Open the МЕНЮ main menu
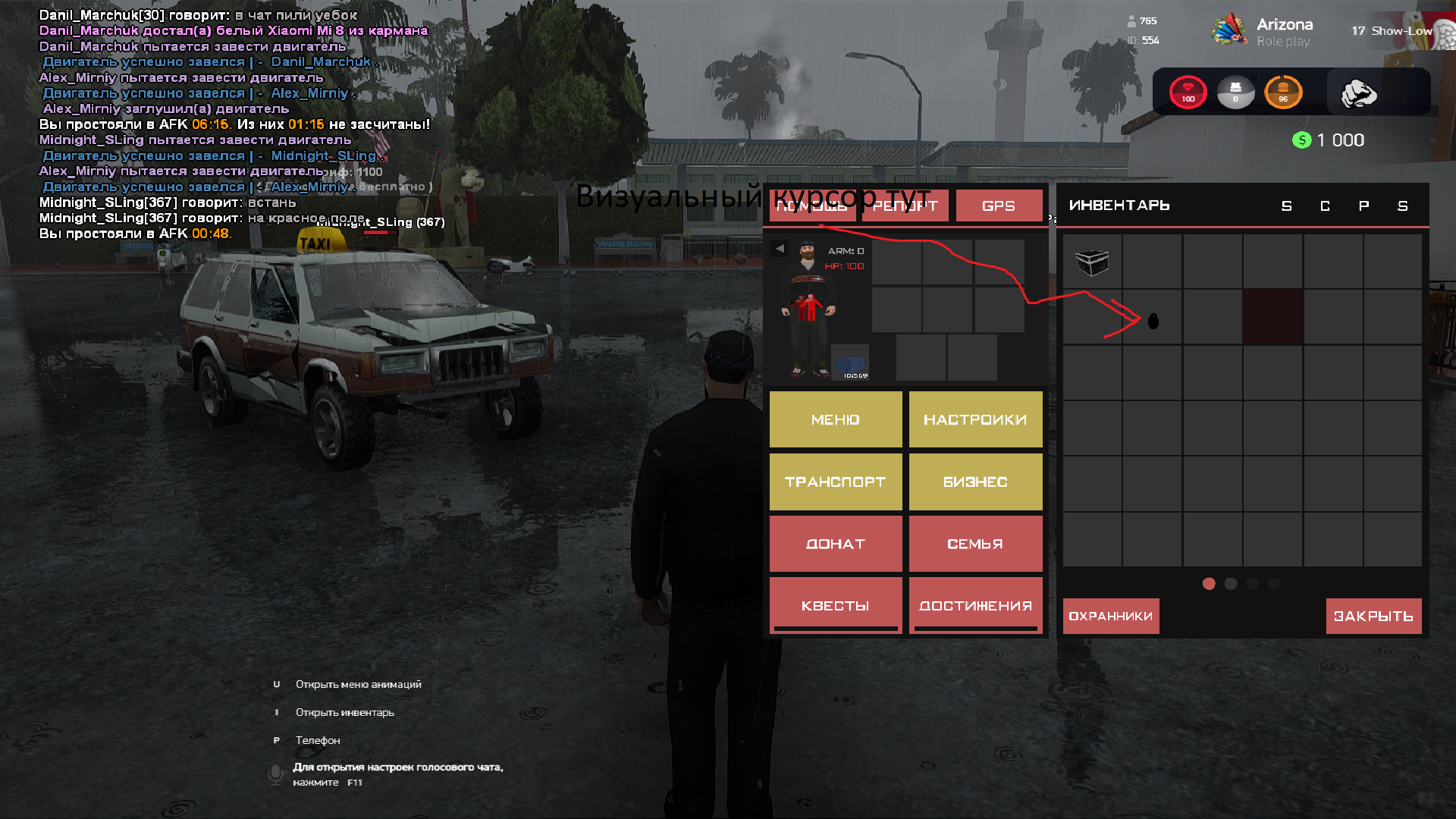The image size is (1456, 819). coord(835,419)
